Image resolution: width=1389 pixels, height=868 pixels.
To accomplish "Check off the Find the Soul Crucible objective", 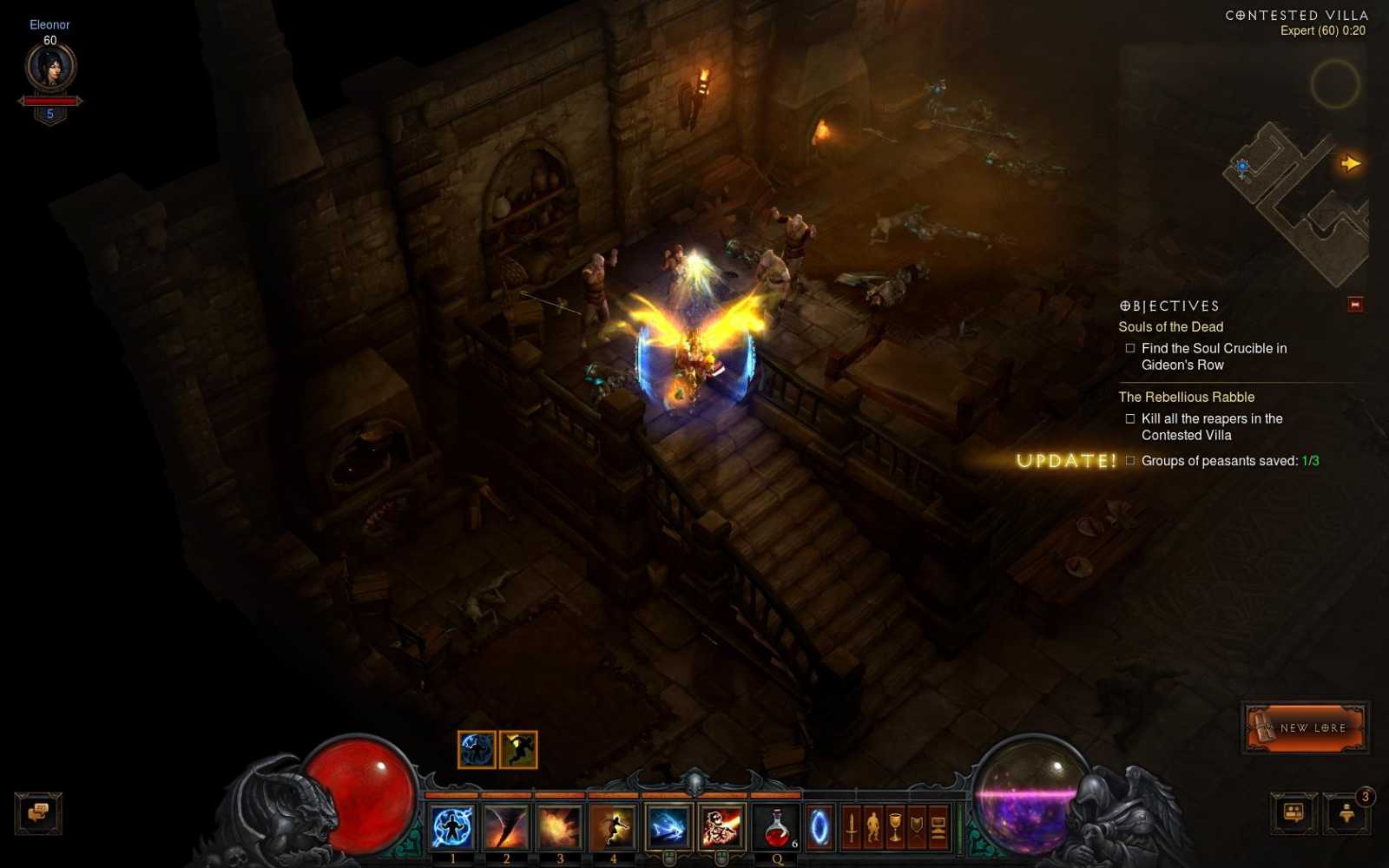I will click(1129, 347).
